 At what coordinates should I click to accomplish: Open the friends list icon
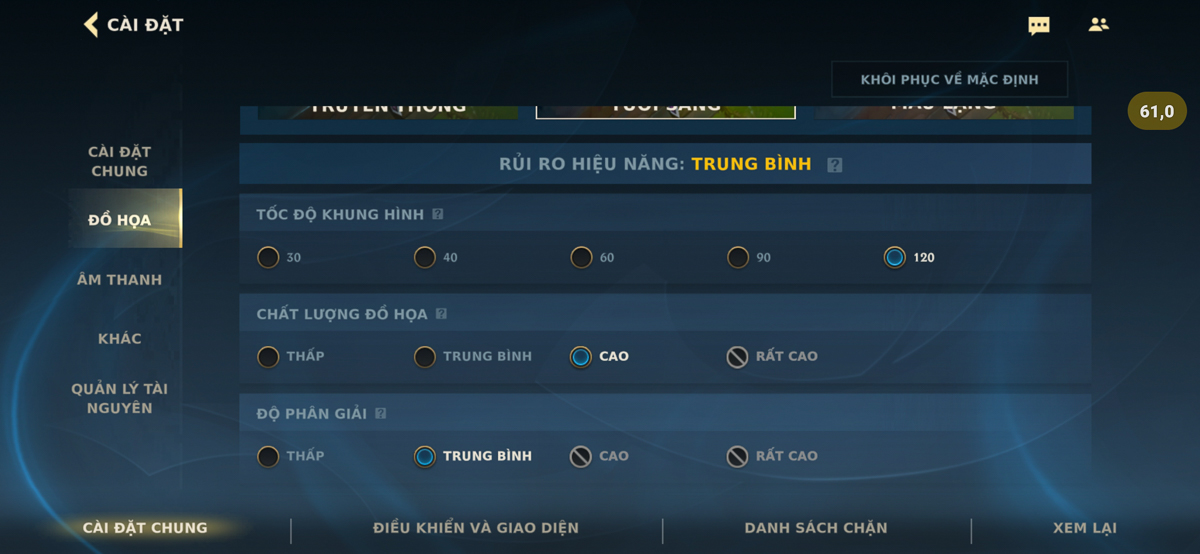coord(1099,25)
